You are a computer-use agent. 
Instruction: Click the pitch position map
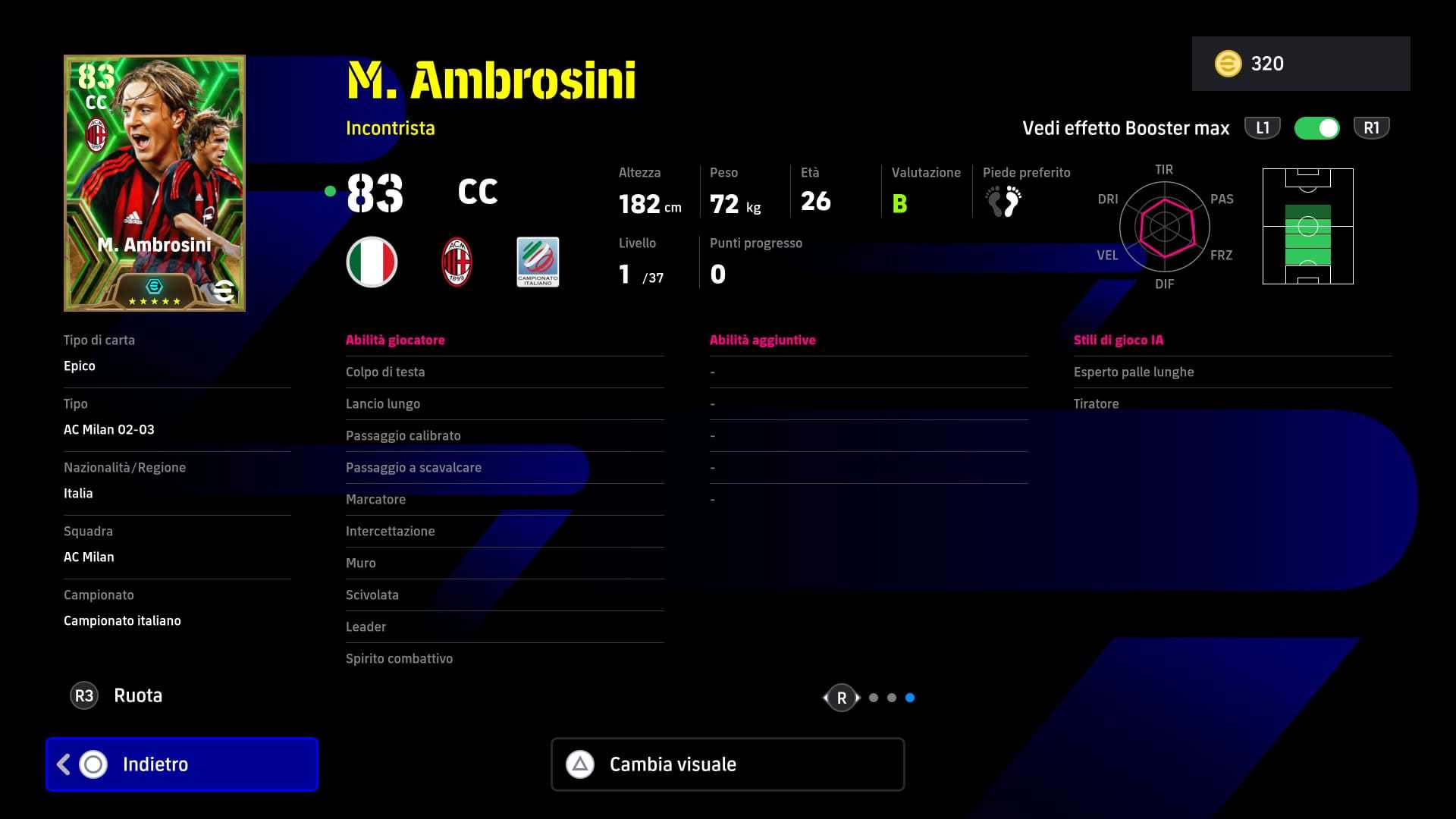tap(1307, 227)
